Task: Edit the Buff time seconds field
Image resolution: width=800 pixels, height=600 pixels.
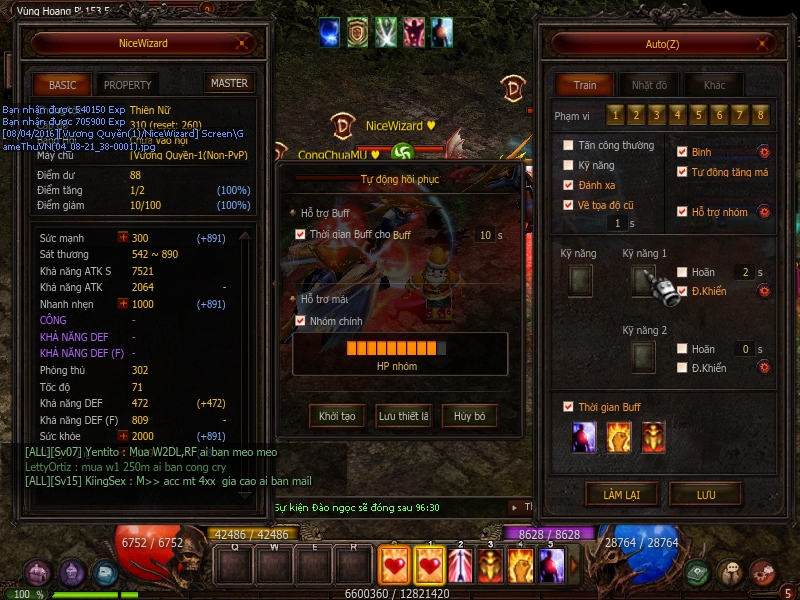Action: 485,235
